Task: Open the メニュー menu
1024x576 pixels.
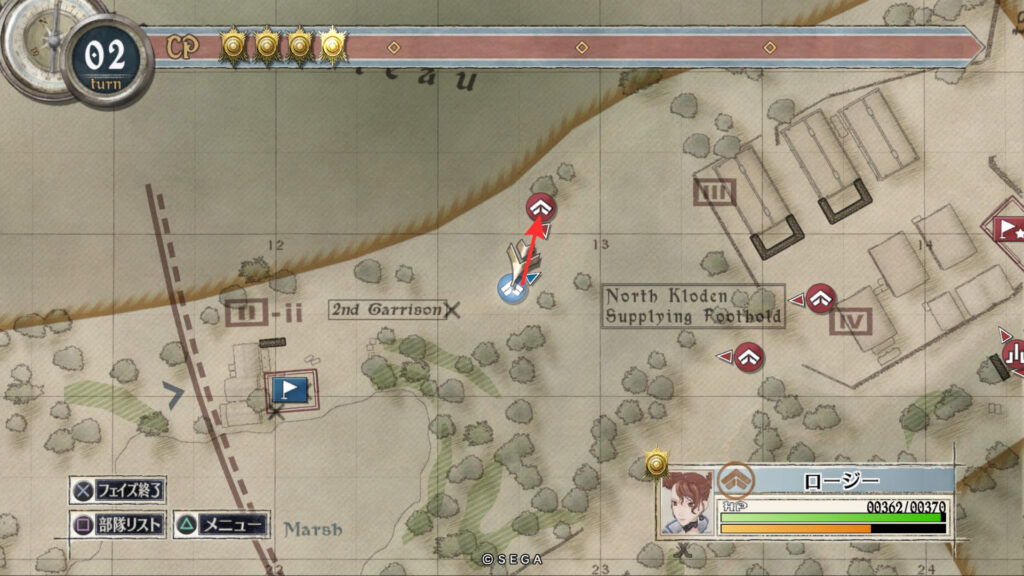Action: [x=222, y=524]
